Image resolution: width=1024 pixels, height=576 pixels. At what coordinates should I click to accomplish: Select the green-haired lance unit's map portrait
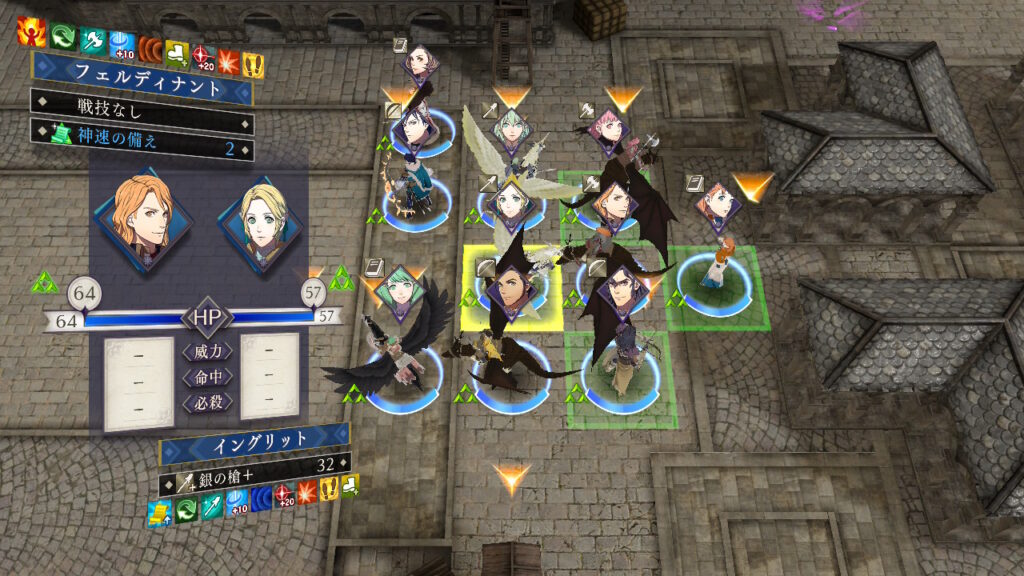pos(512,128)
